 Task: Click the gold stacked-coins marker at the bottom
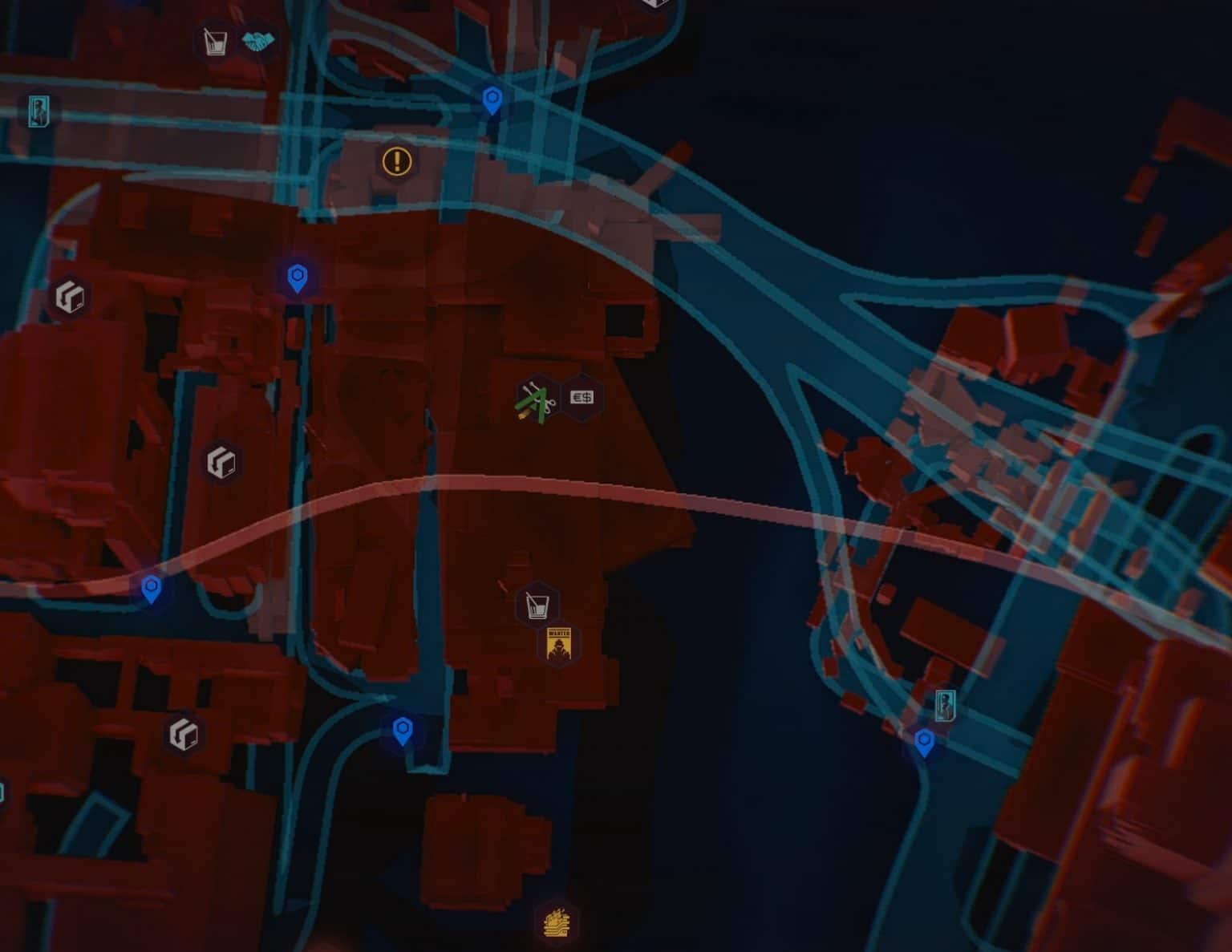(x=556, y=924)
